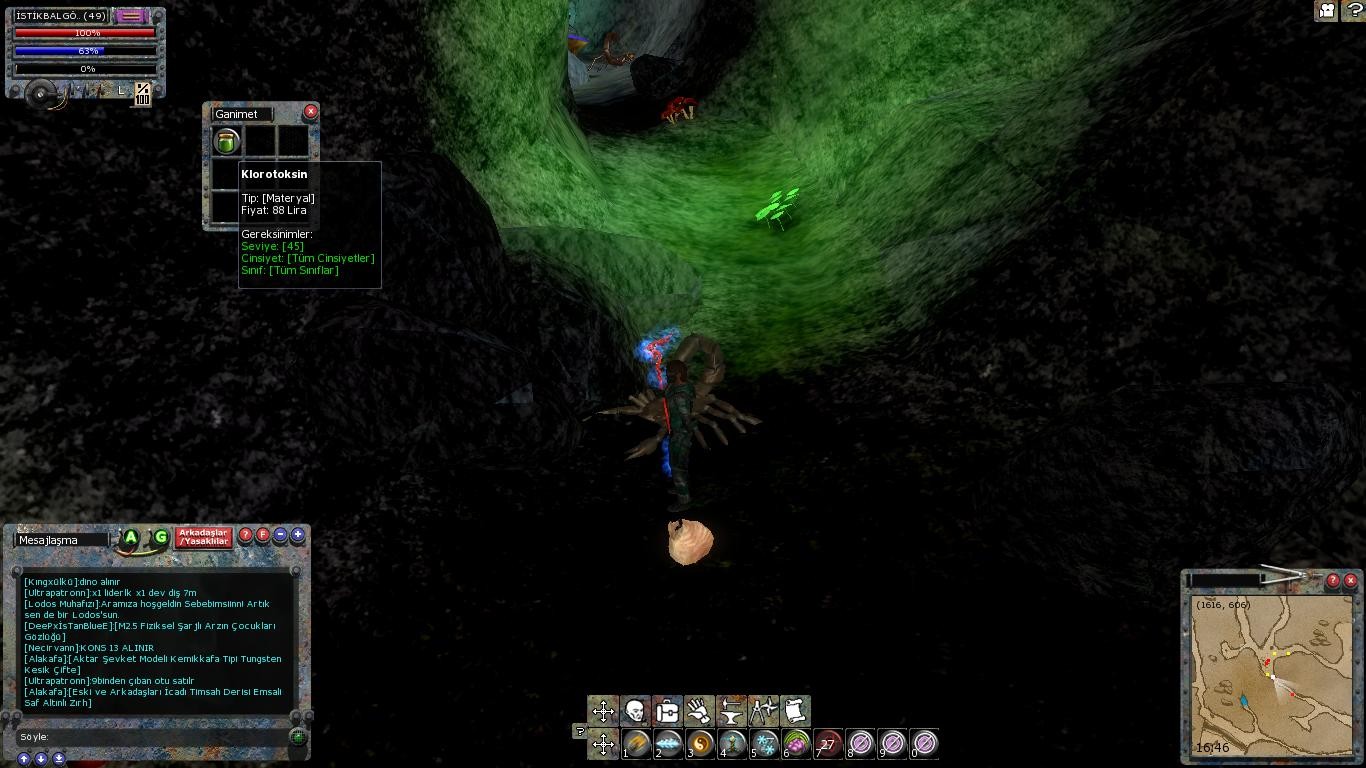The image size is (1366, 768).
Task: Toggle the green A chat channel
Action: 130,538
